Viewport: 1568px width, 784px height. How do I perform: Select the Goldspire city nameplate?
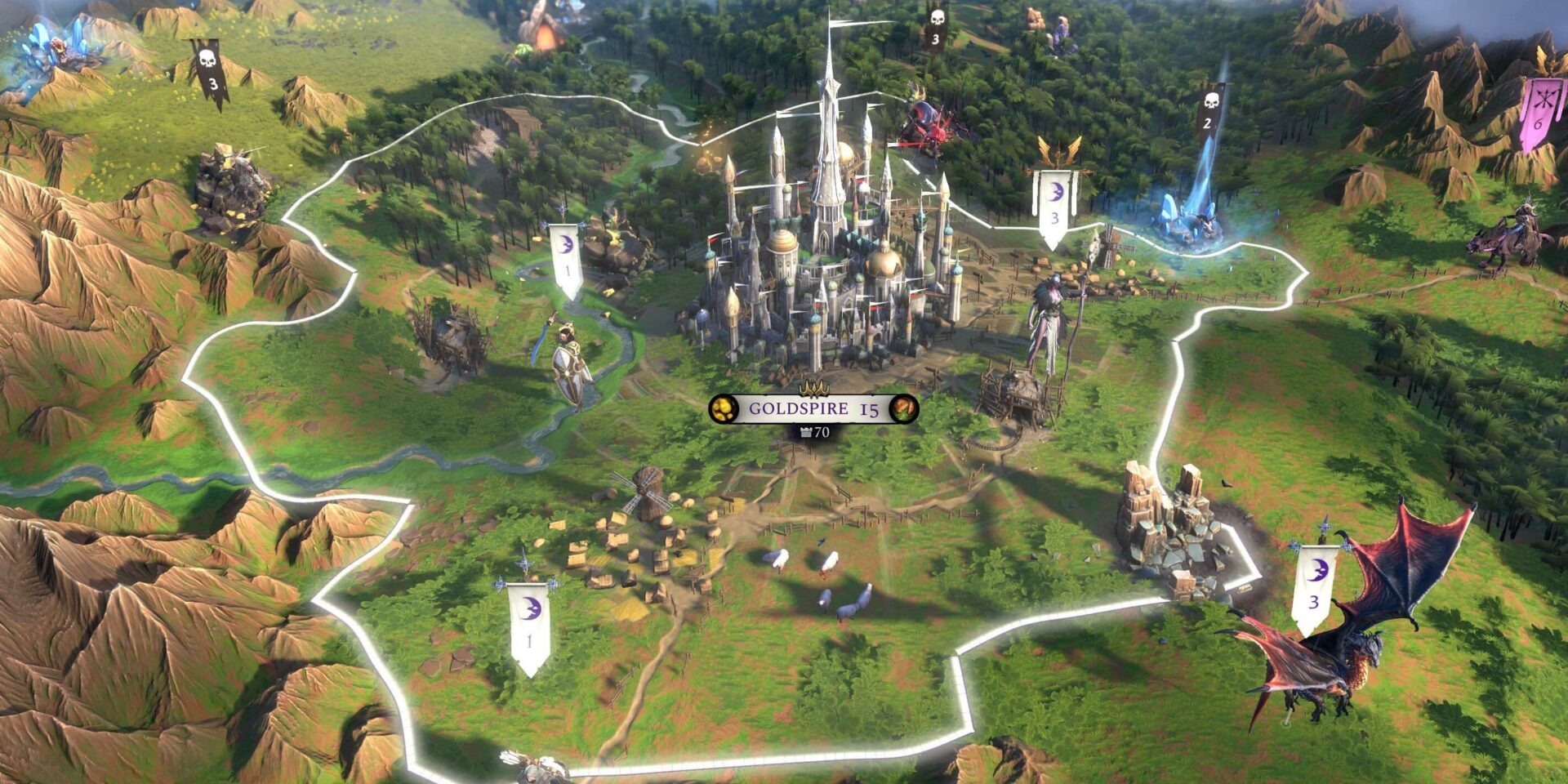pos(813,408)
